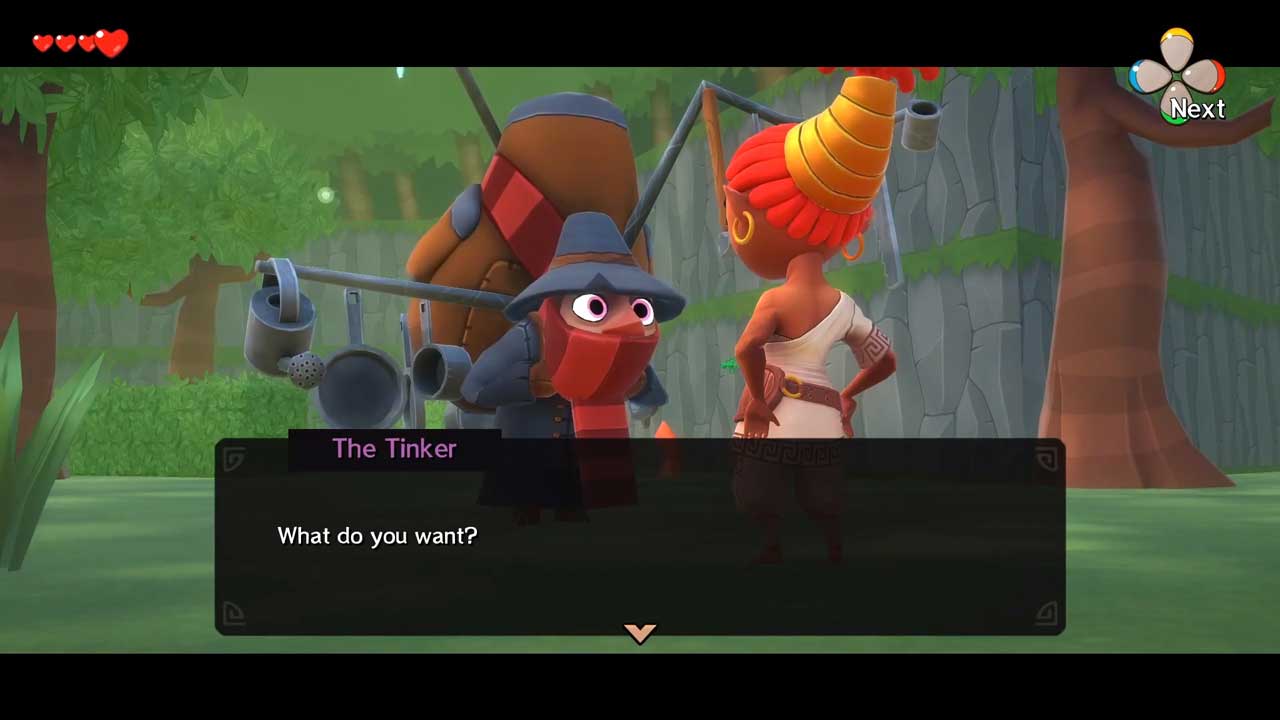Advance the dialogue using the down arrow
Screen dimensions: 1280x720
(640, 632)
